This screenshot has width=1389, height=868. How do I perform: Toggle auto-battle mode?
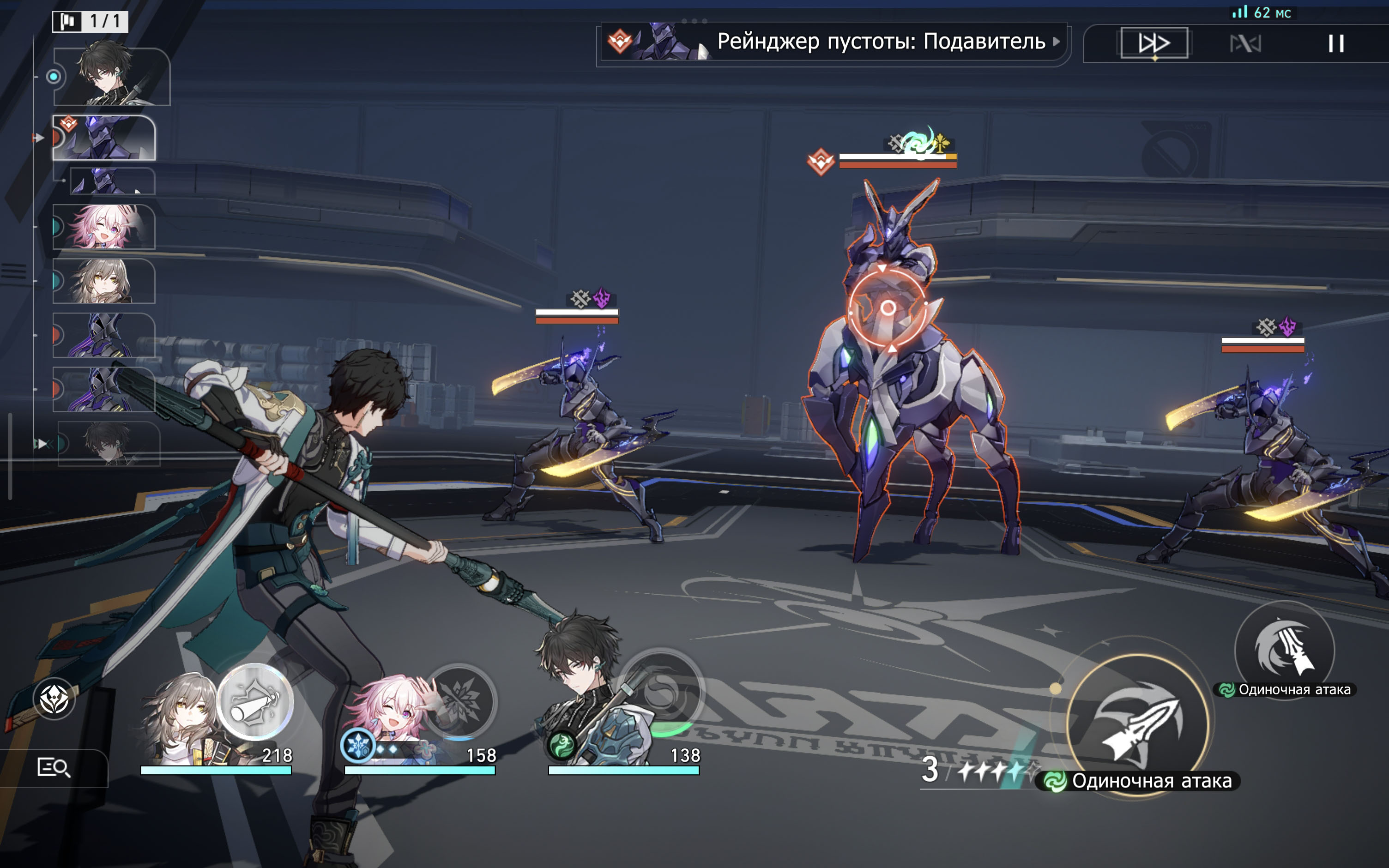(x=1245, y=43)
